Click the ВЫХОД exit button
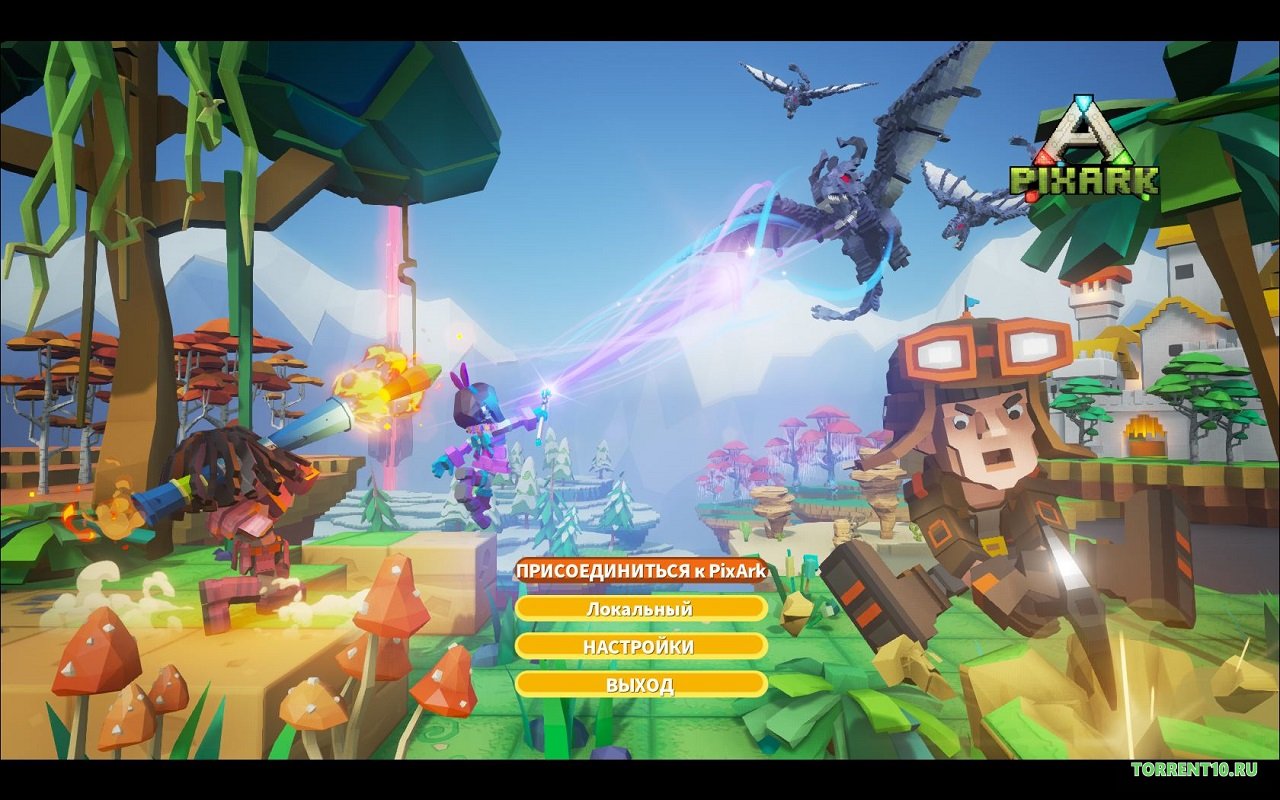The height and width of the screenshot is (800, 1280). (x=640, y=684)
